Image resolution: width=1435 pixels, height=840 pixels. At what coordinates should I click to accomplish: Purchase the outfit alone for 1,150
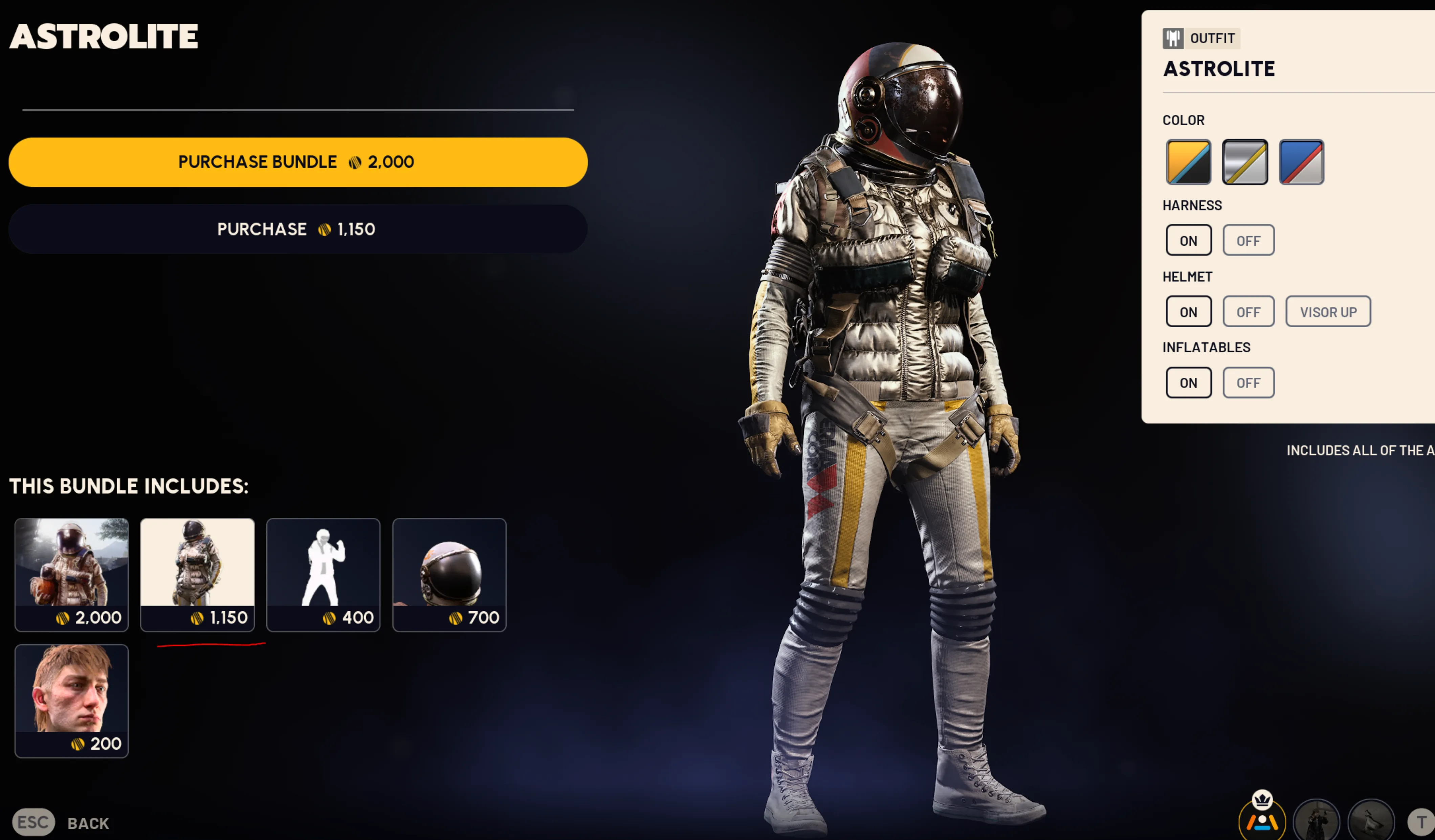click(x=296, y=229)
